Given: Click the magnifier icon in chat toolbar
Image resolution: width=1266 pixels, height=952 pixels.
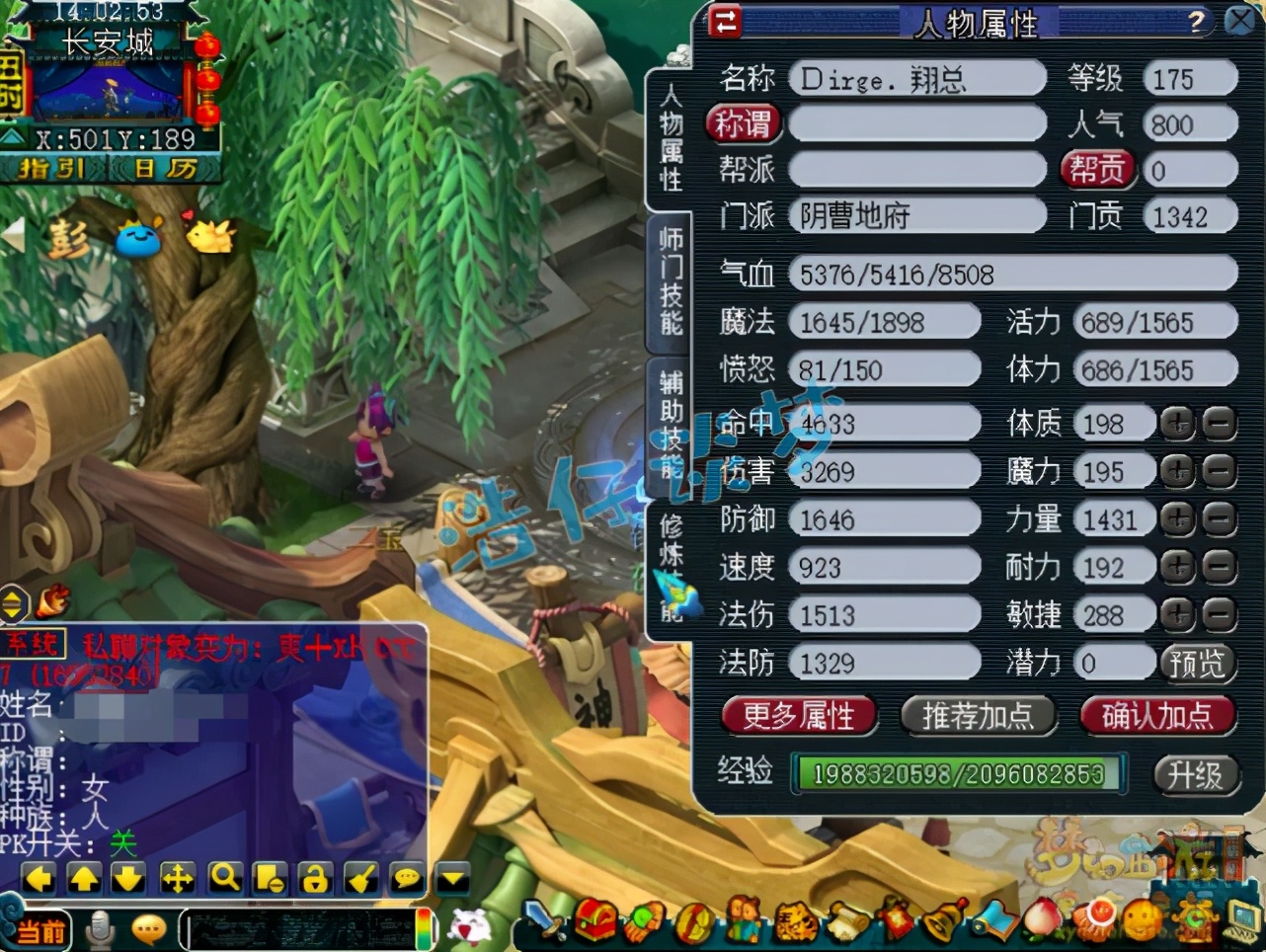Looking at the screenshot, I should click(x=224, y=878).
